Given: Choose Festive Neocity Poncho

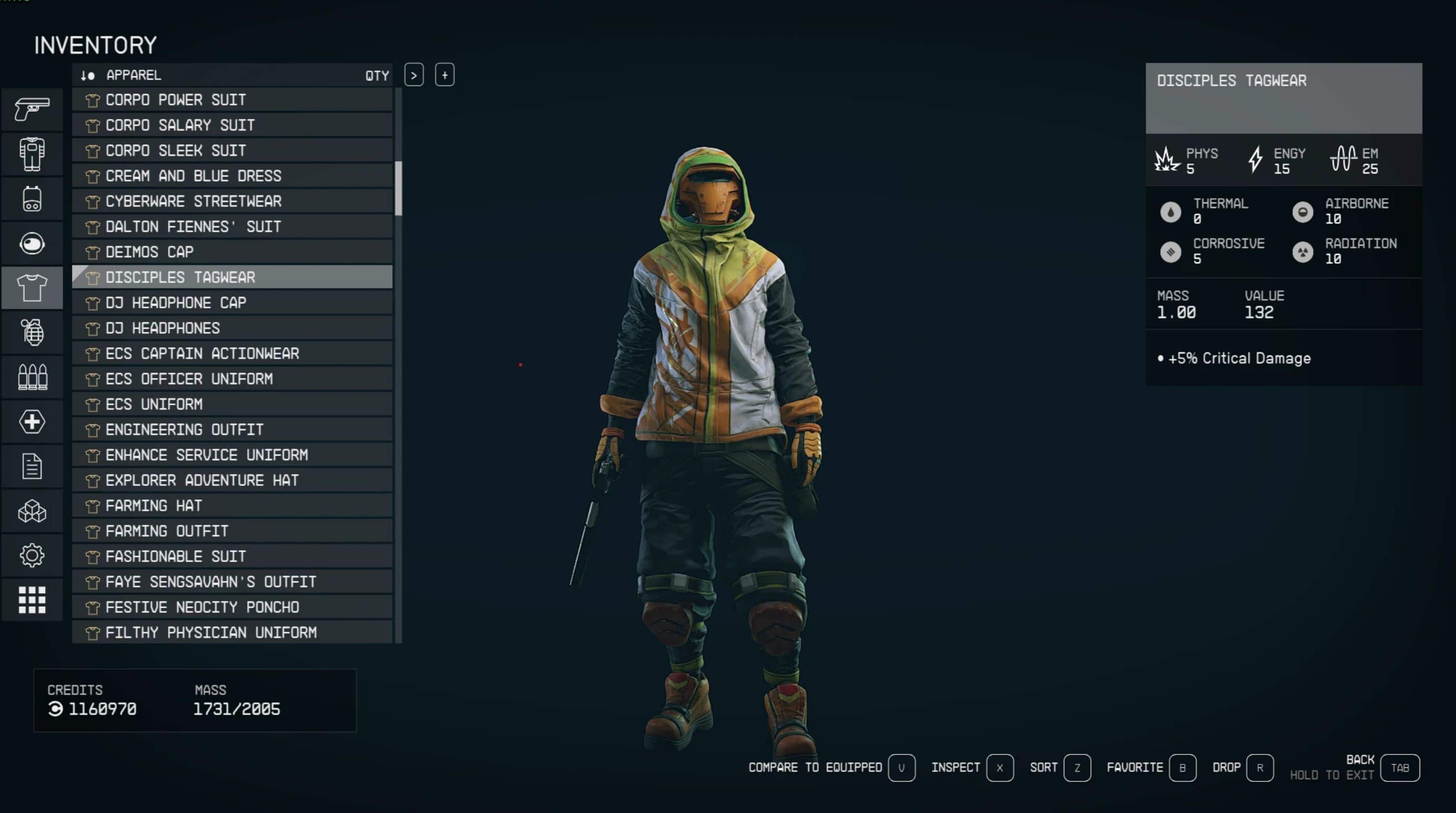Looking at the screenshot, I should [x=232, y=607].
